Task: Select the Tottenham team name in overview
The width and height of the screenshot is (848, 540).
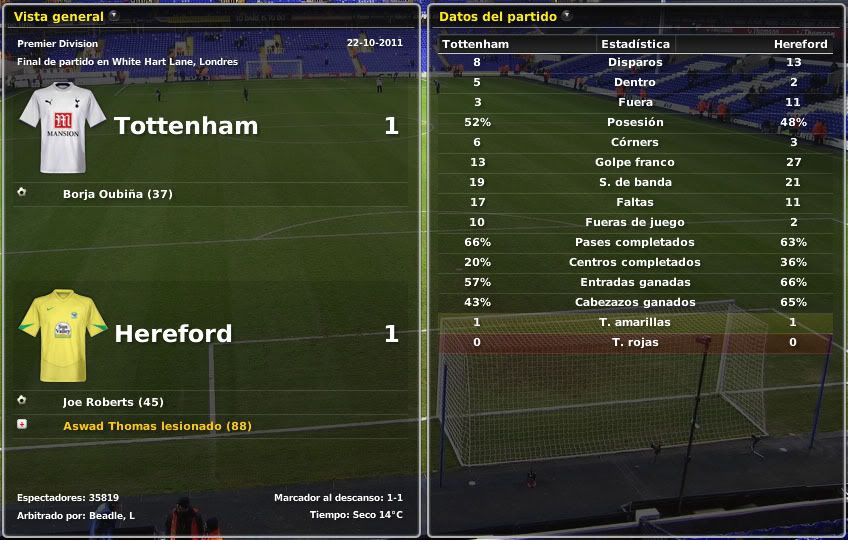Action: click(186, 126)
